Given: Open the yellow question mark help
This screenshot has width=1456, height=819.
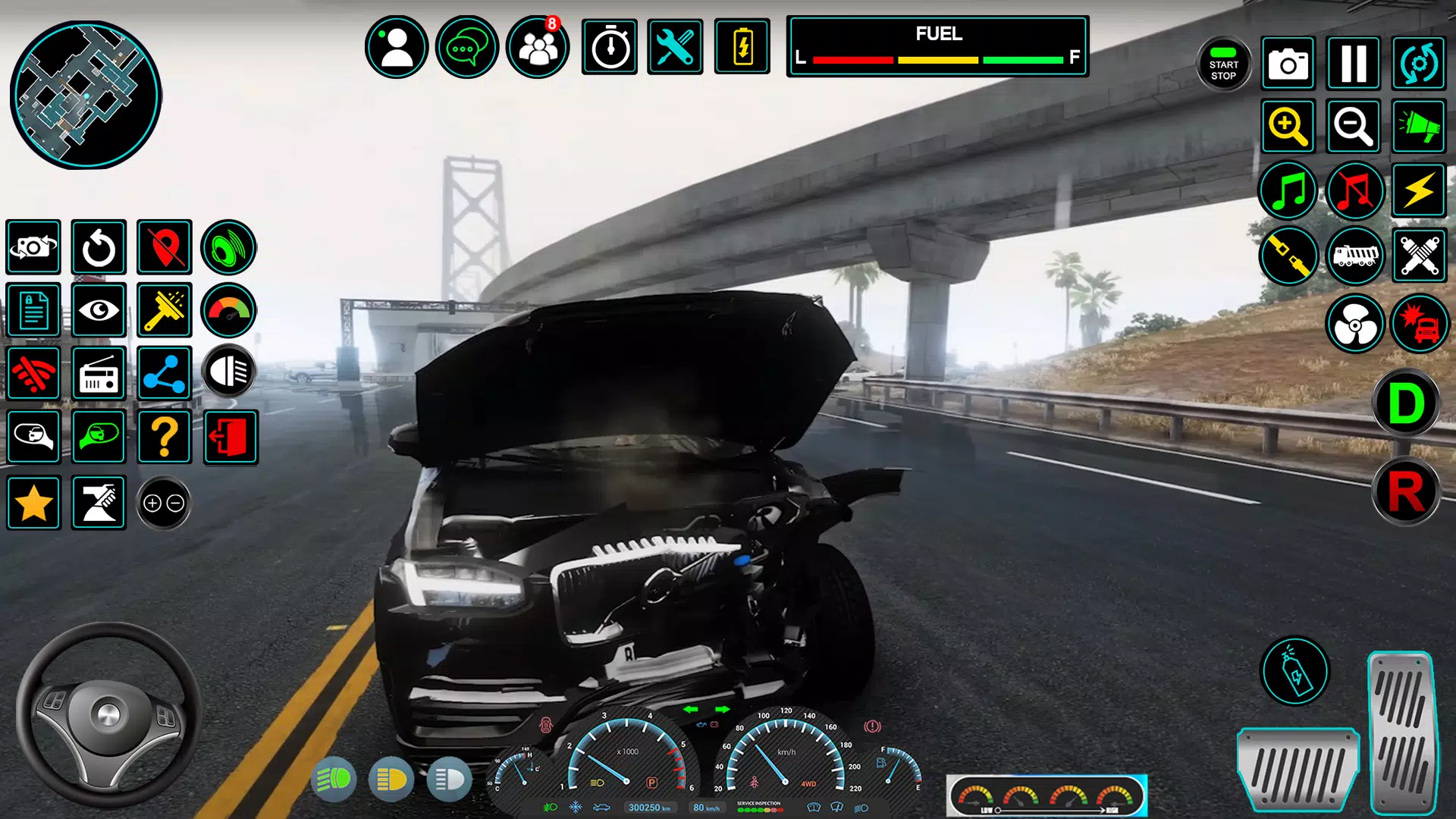Looking at the screenshot, I should (165, 437).
